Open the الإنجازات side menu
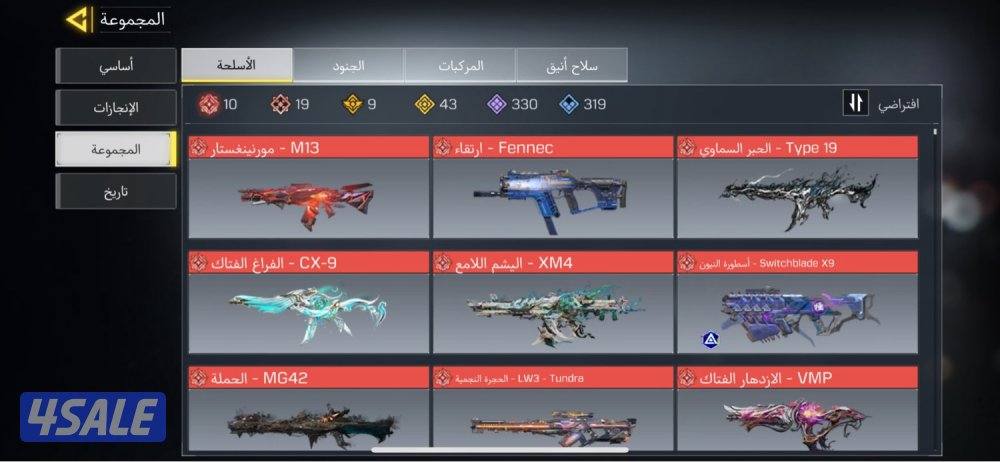Viewport: 1000px width, 462px height. pos(116,107)
